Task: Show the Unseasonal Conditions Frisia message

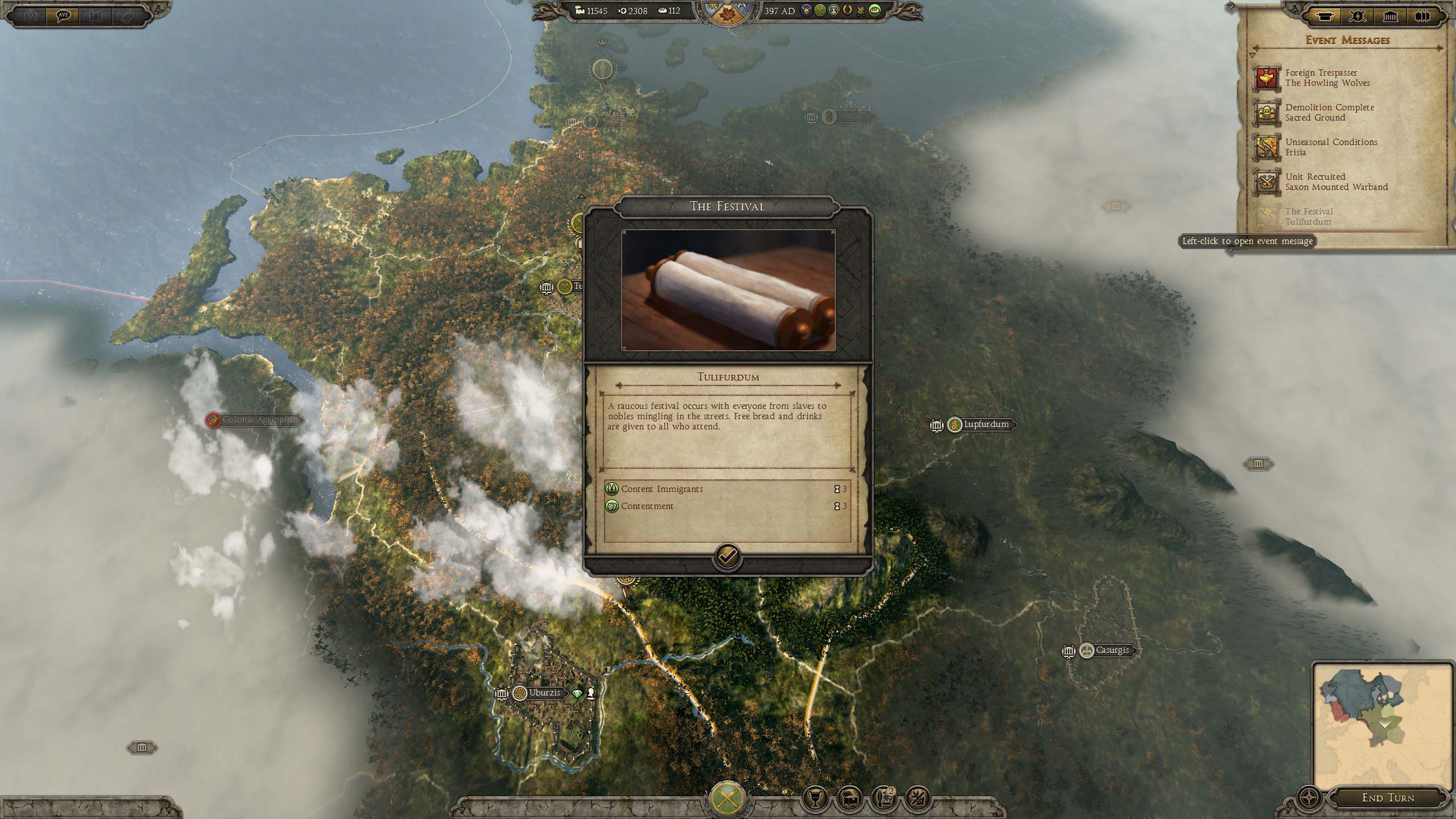Action: [x=1331, y=147]
